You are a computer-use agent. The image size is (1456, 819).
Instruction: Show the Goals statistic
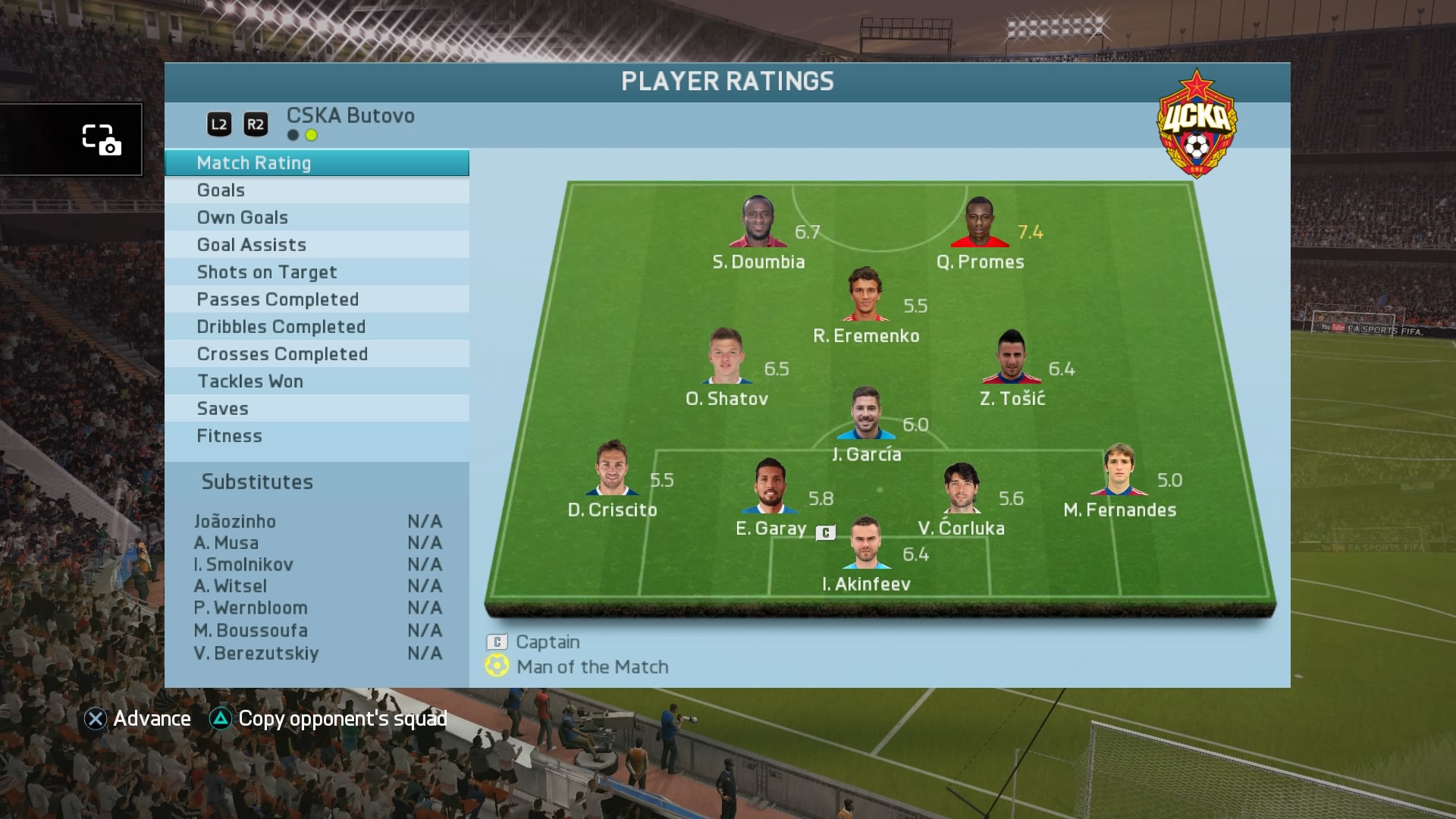(316, 190)
